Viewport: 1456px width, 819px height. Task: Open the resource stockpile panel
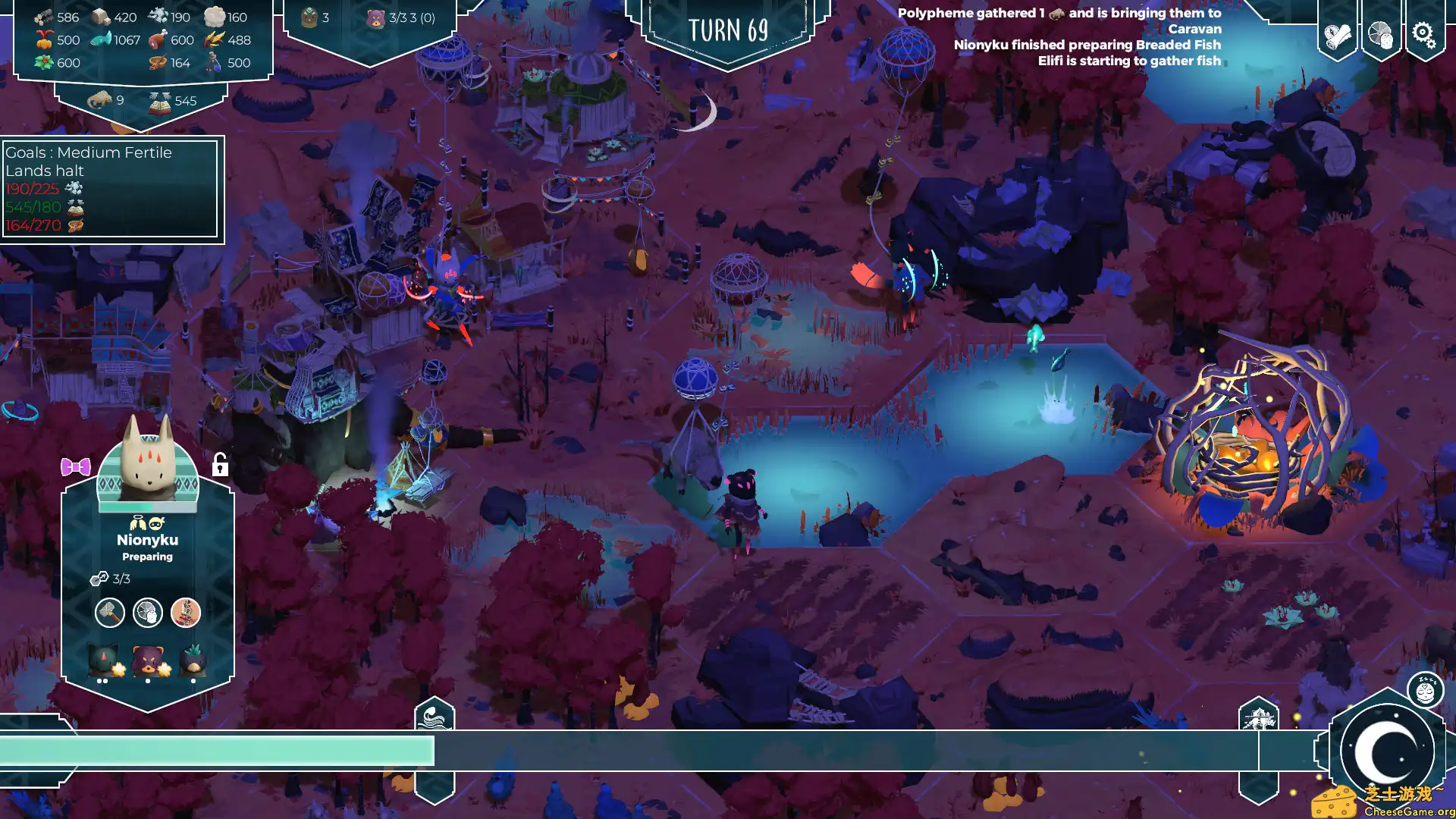pos(143,39)
